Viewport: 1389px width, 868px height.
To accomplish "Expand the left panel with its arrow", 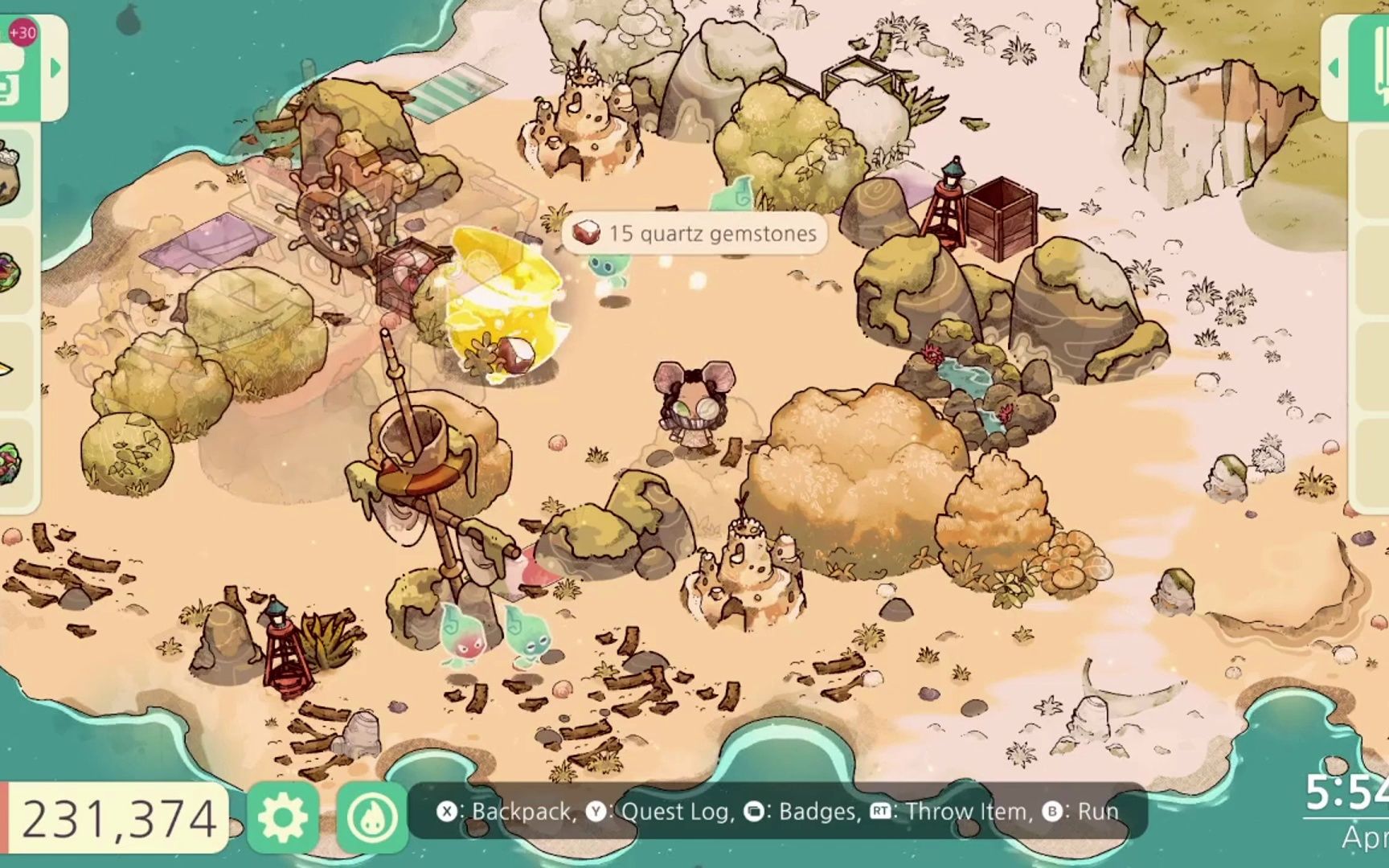I will coord(55,68).
